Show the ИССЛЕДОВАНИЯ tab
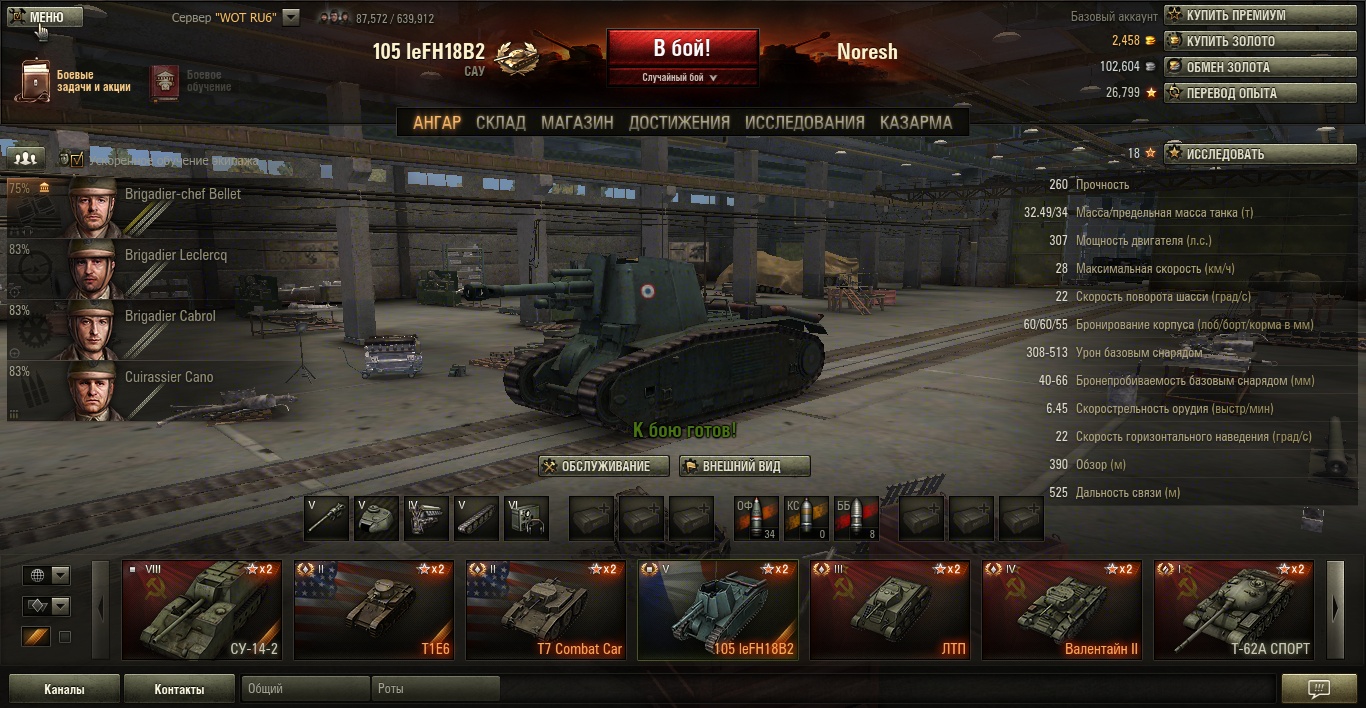1366x708 pixels. coord(804,122)
